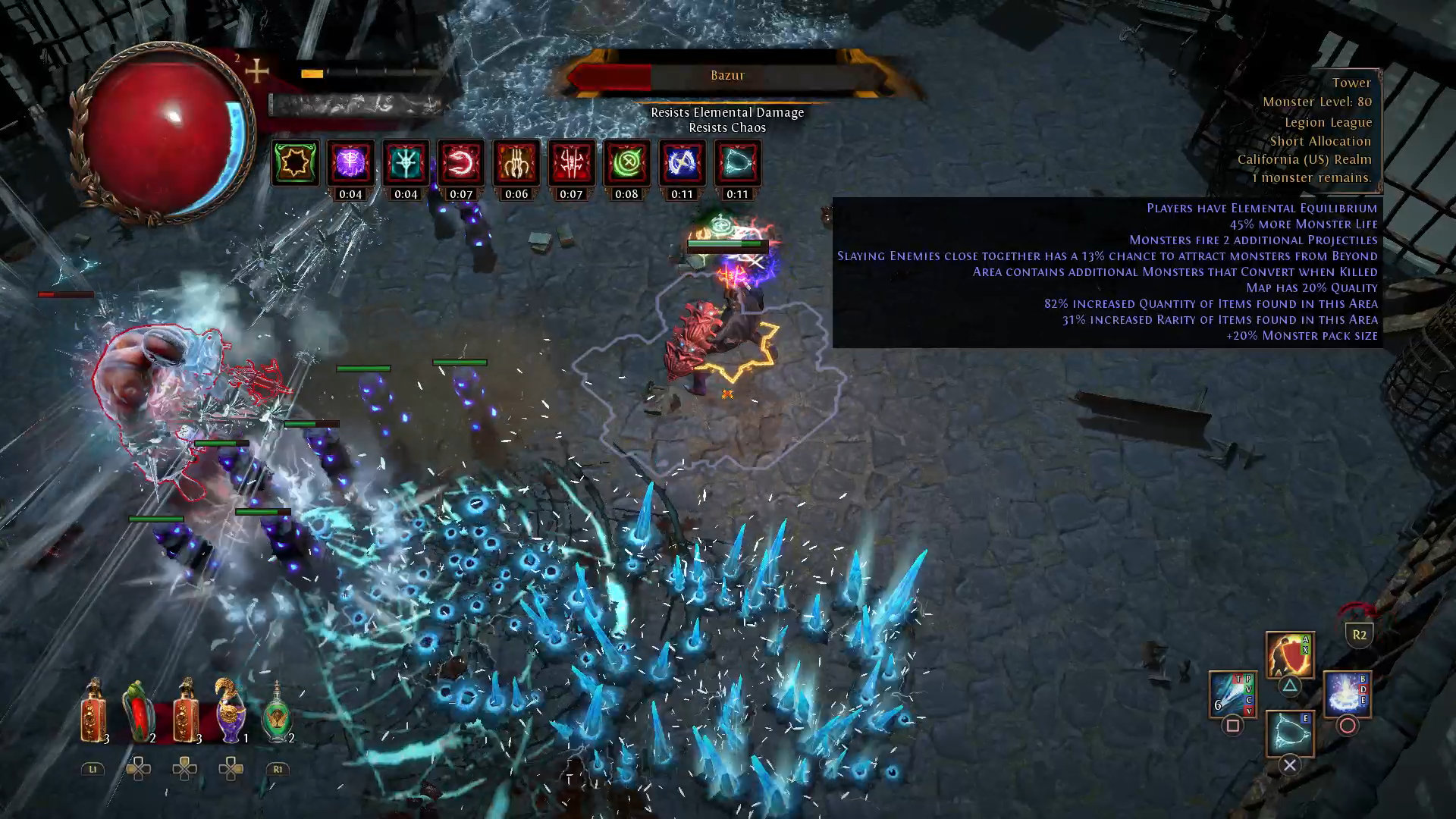This screenshot has width=1456, height=819.
Task: Select the teal net skill slot
Action: [1289, 733]
